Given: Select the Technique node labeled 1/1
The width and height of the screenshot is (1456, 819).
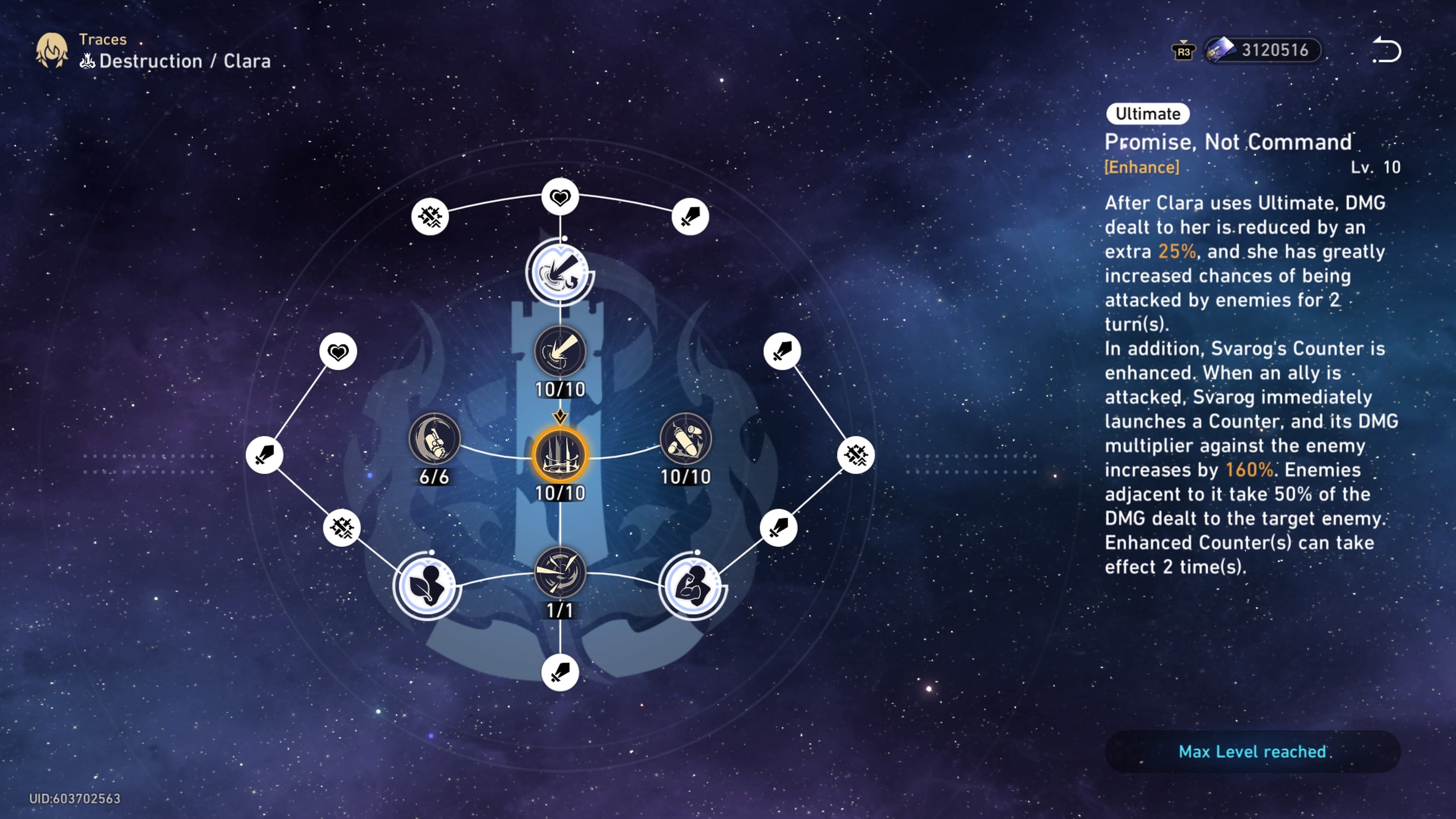Looking at the screenshot, I should pos(560,574).
